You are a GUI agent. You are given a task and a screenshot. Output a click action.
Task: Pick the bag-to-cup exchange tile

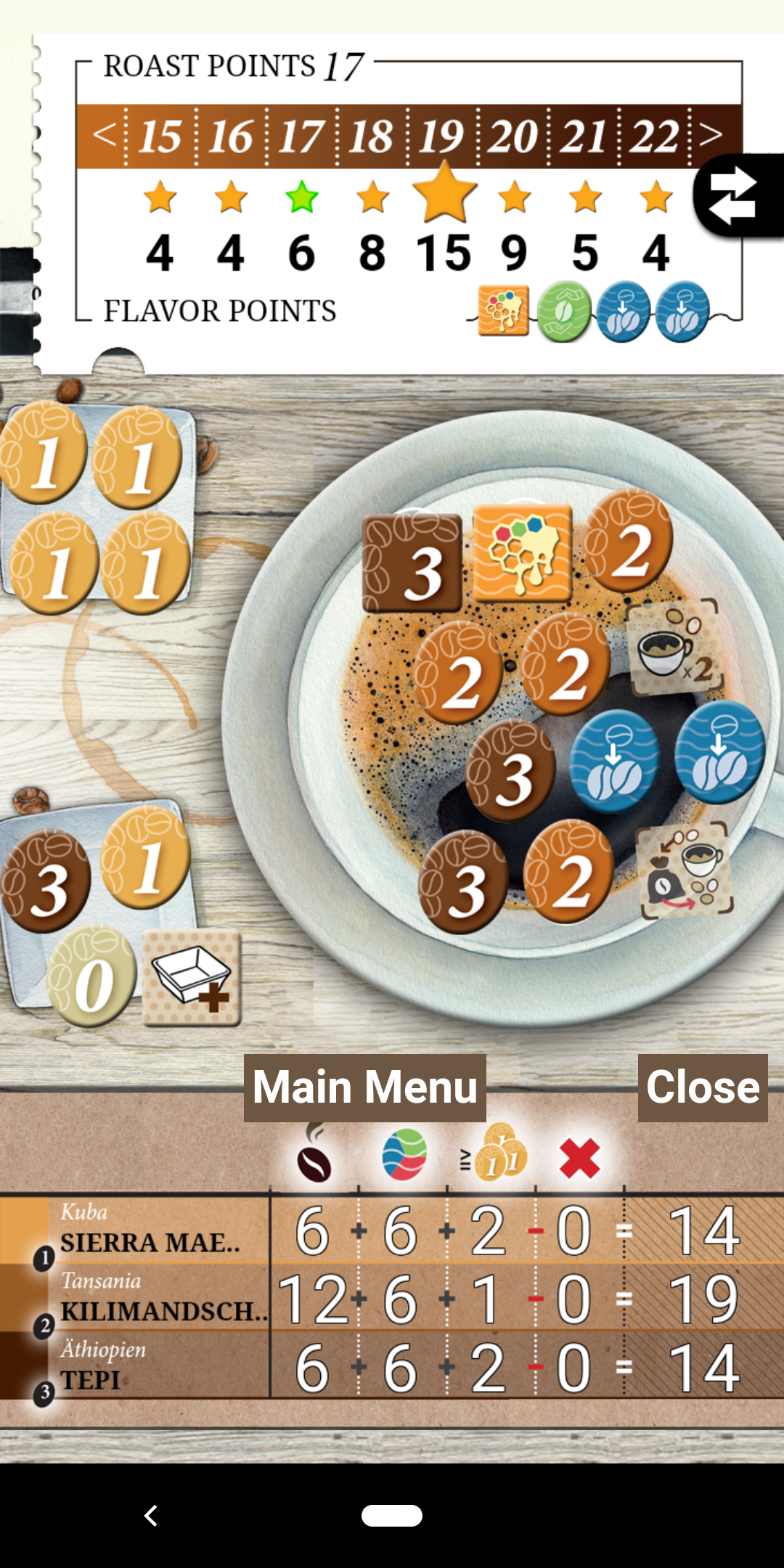[x=685, y=870]
